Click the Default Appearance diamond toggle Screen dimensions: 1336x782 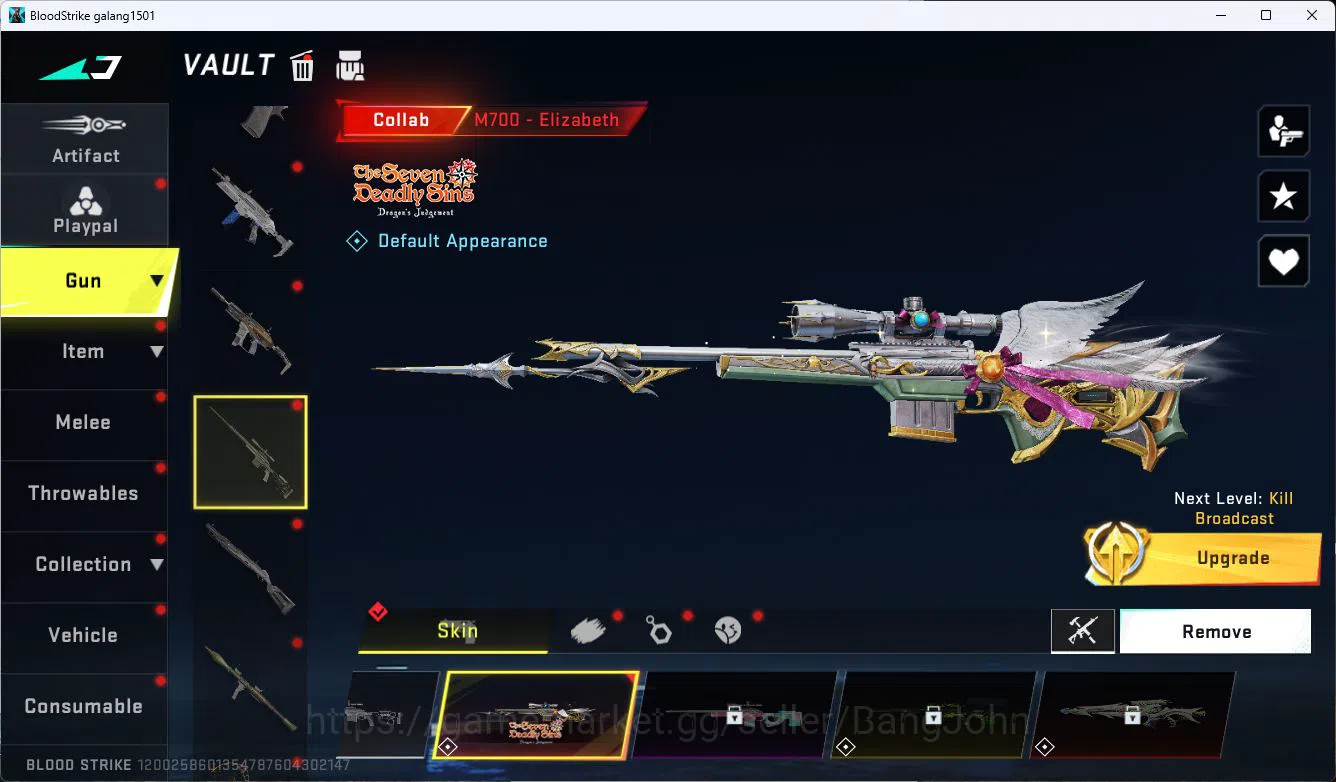pos(357,240)
